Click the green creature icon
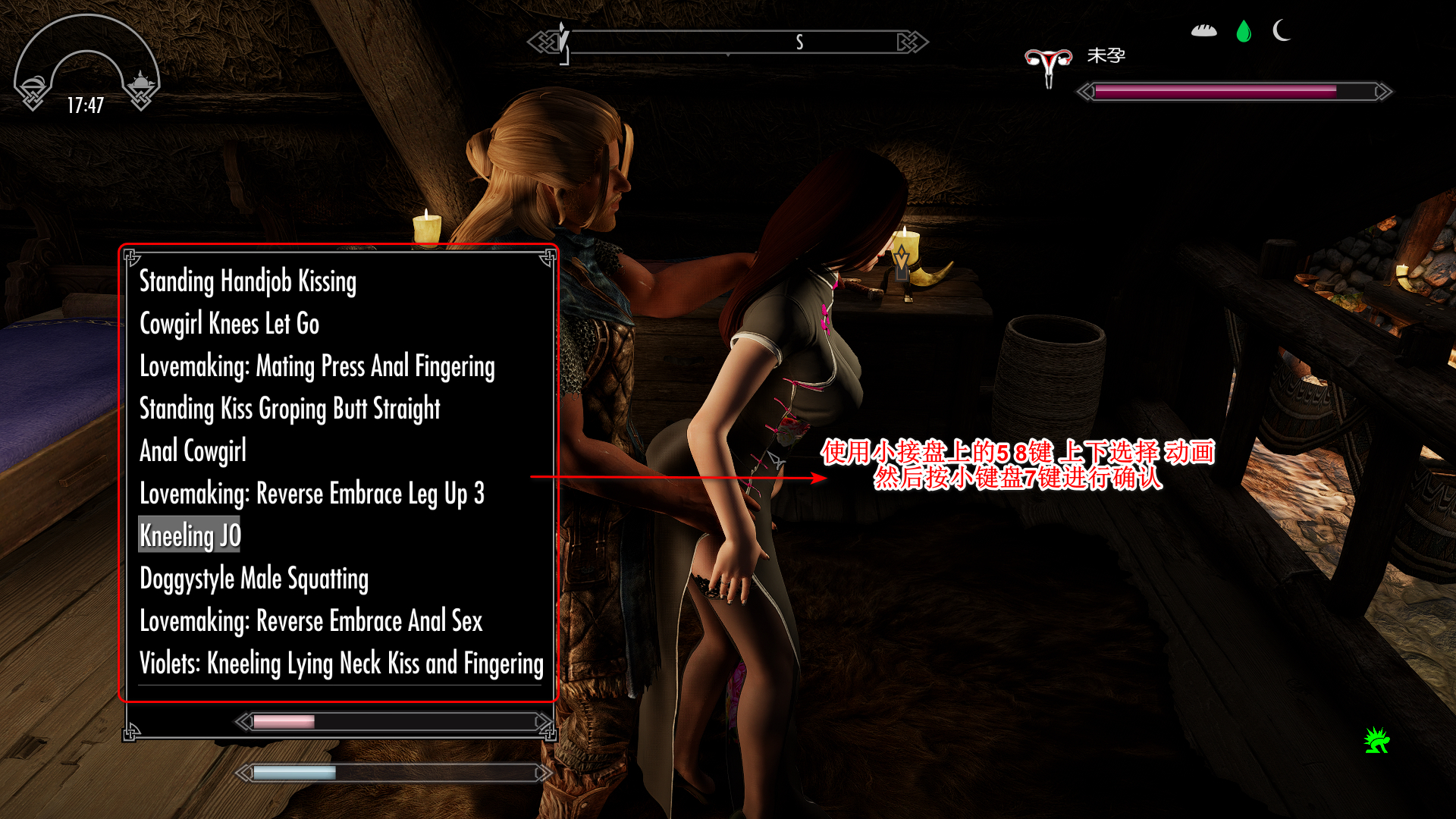Viewport: 1456px width, 819px height. [1376, 740]
